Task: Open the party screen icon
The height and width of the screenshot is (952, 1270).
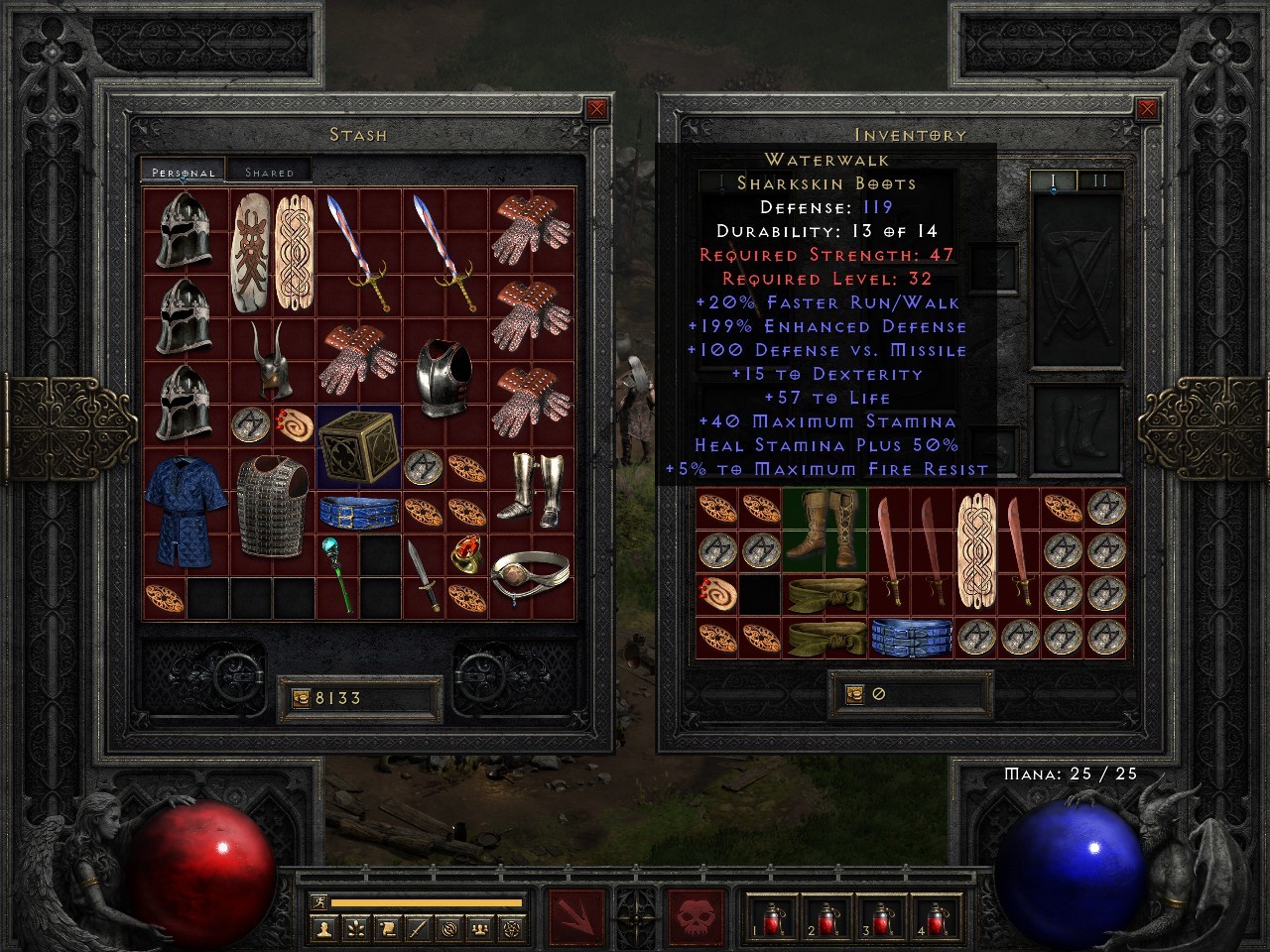Action: (x=480, y=928)
